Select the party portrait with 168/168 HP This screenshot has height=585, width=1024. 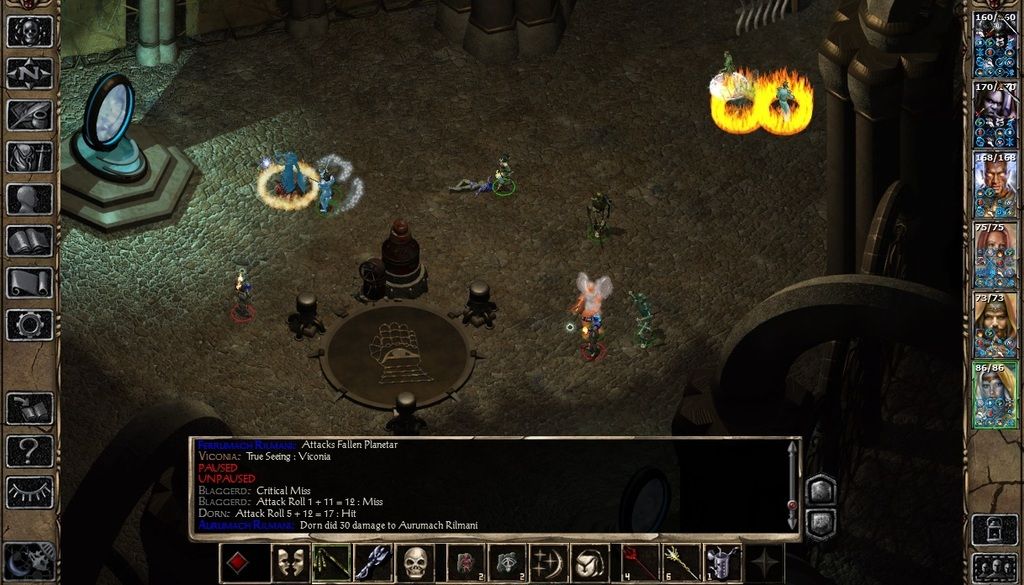click(x=995, y=186)
